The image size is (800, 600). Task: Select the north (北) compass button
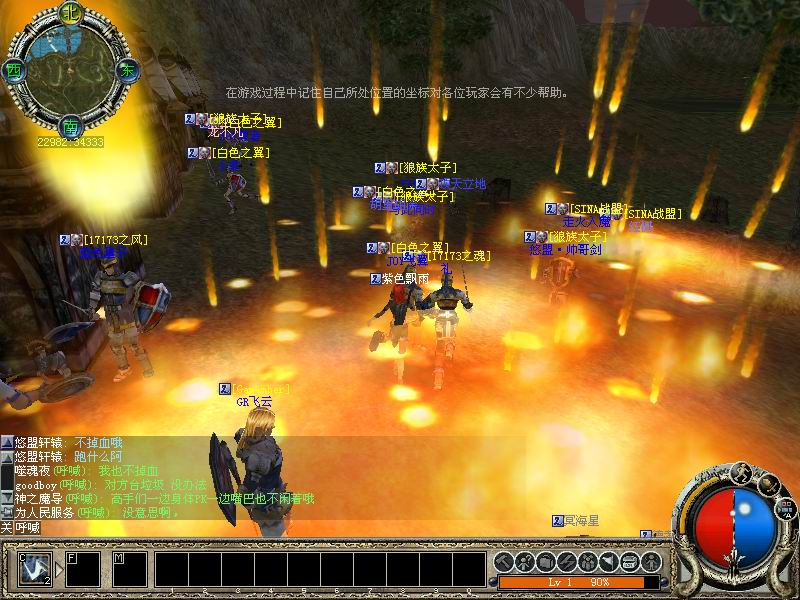(70, 13)
